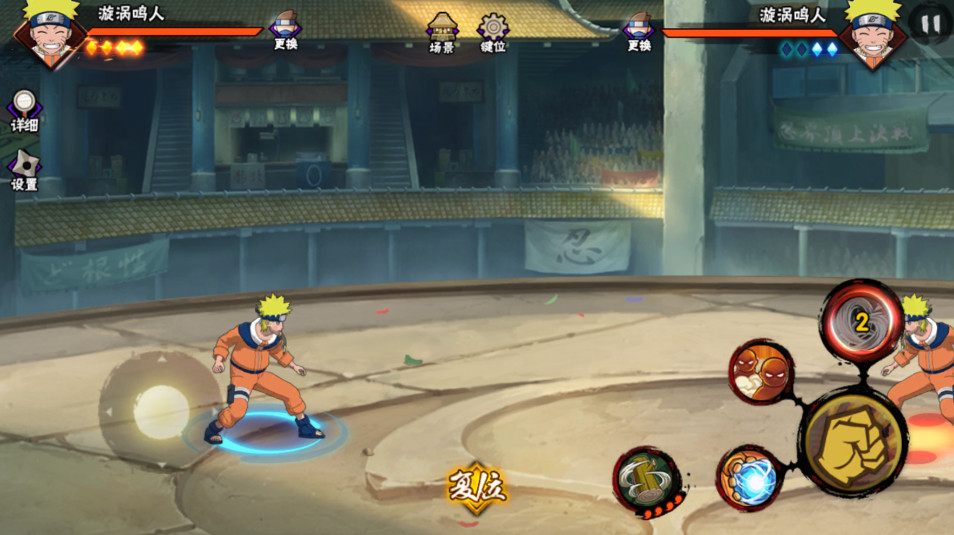The image size is (954, 535).
Task: Activate the Rasengan skill
Action: tap(749, 478)
